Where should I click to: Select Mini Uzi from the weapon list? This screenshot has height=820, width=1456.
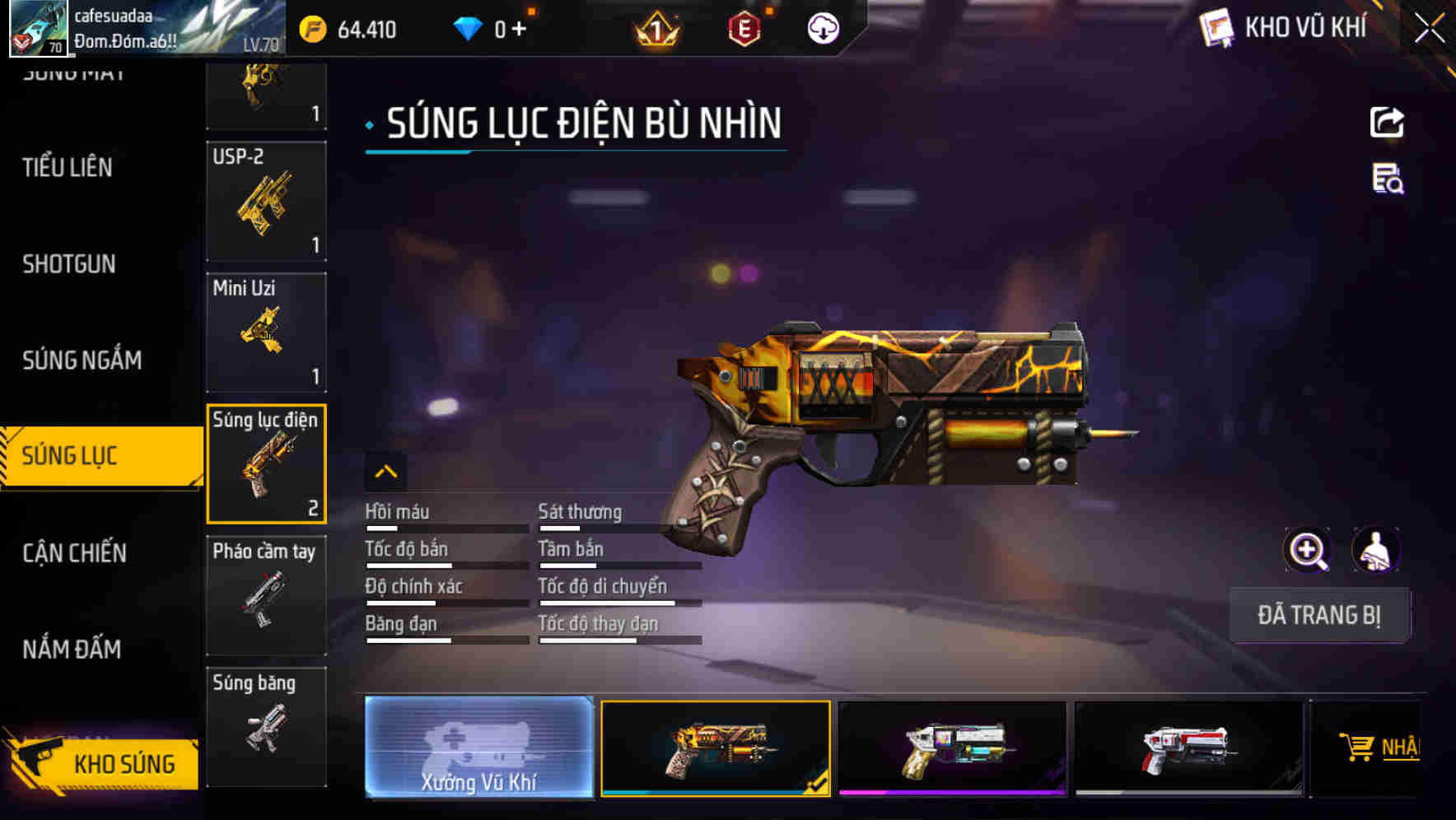266,331
